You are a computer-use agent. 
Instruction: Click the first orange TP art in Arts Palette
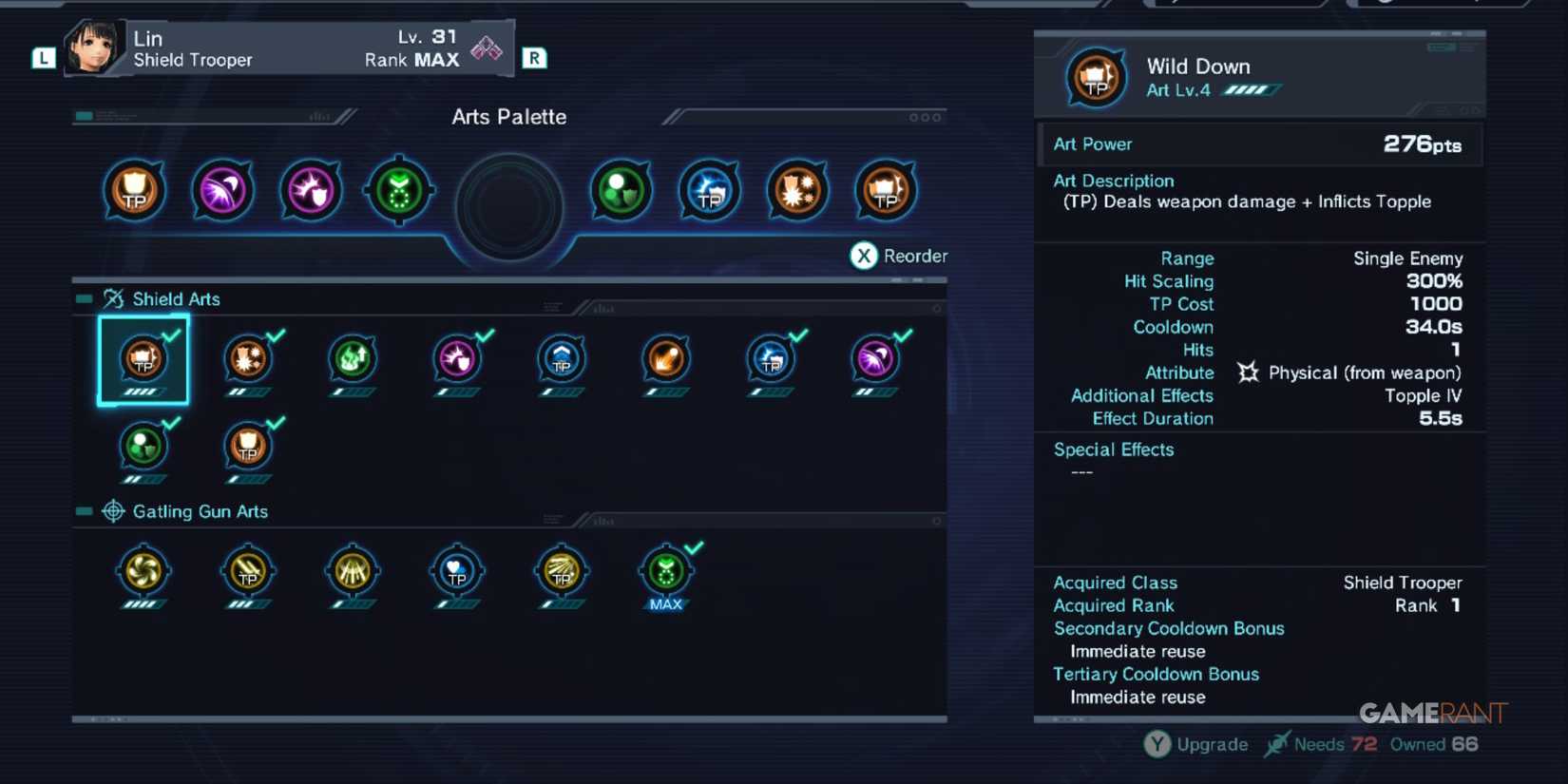point(133,190)
